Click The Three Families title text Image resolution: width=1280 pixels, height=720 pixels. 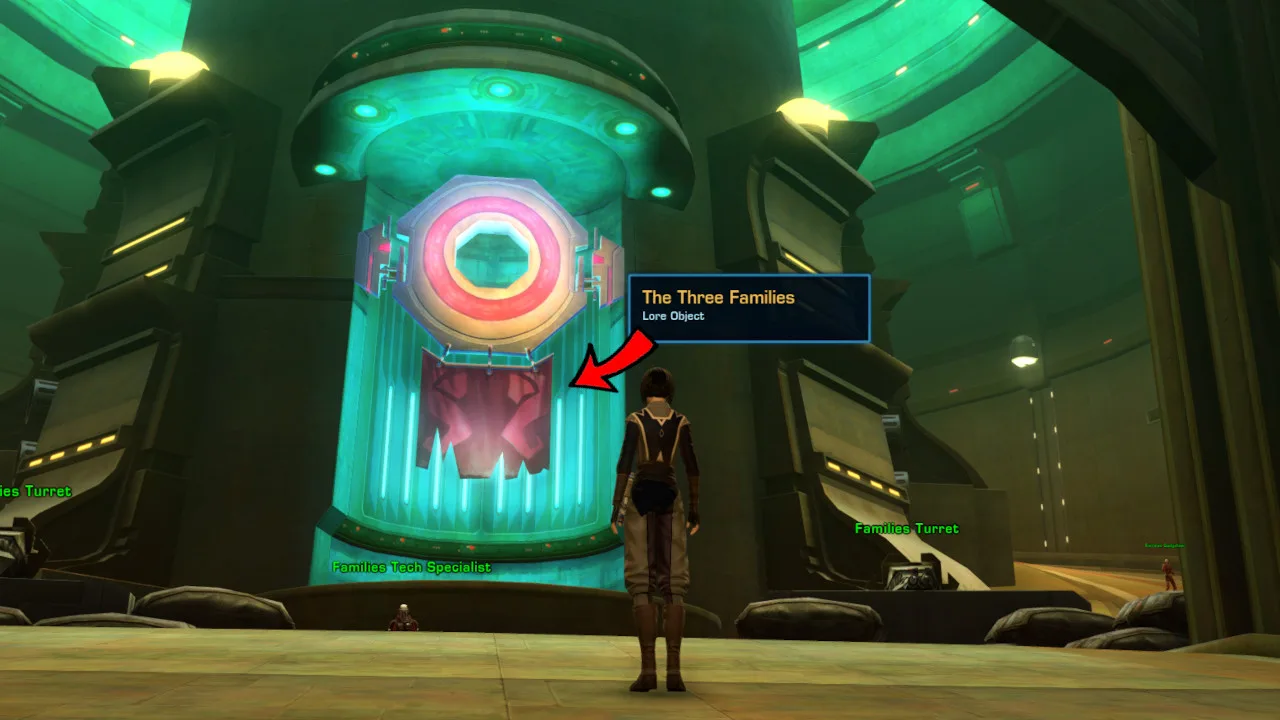point(717,297)
